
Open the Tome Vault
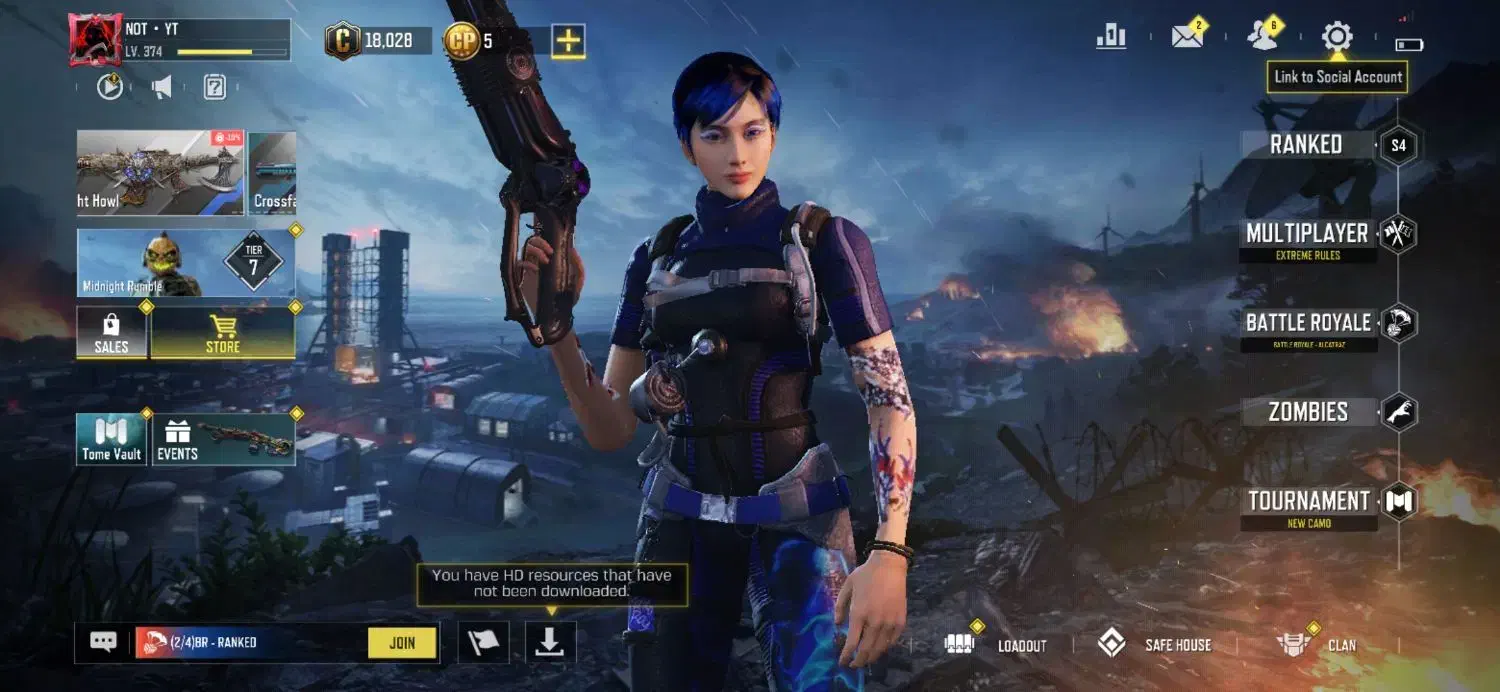(x=111, y=440)
